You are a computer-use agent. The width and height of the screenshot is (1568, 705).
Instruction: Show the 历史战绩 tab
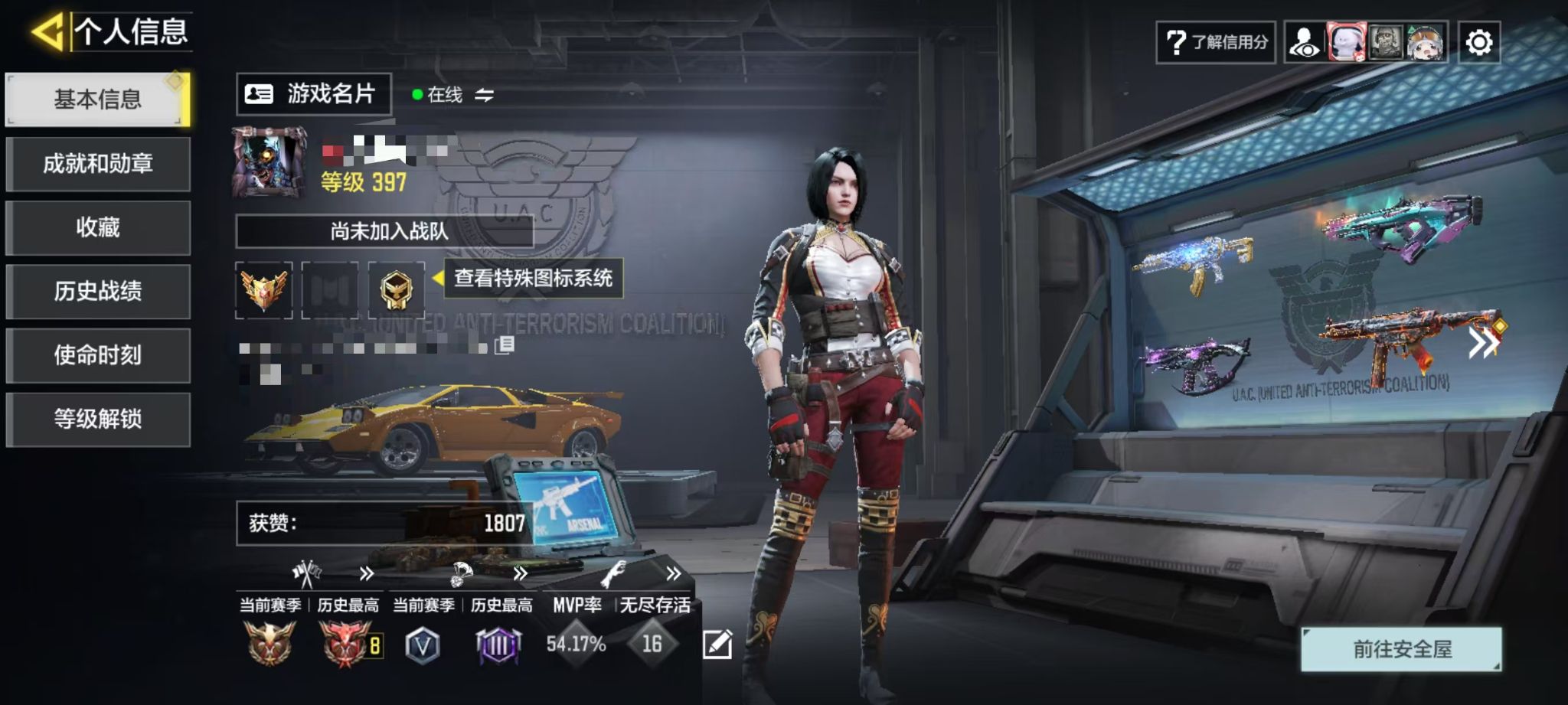97,292
